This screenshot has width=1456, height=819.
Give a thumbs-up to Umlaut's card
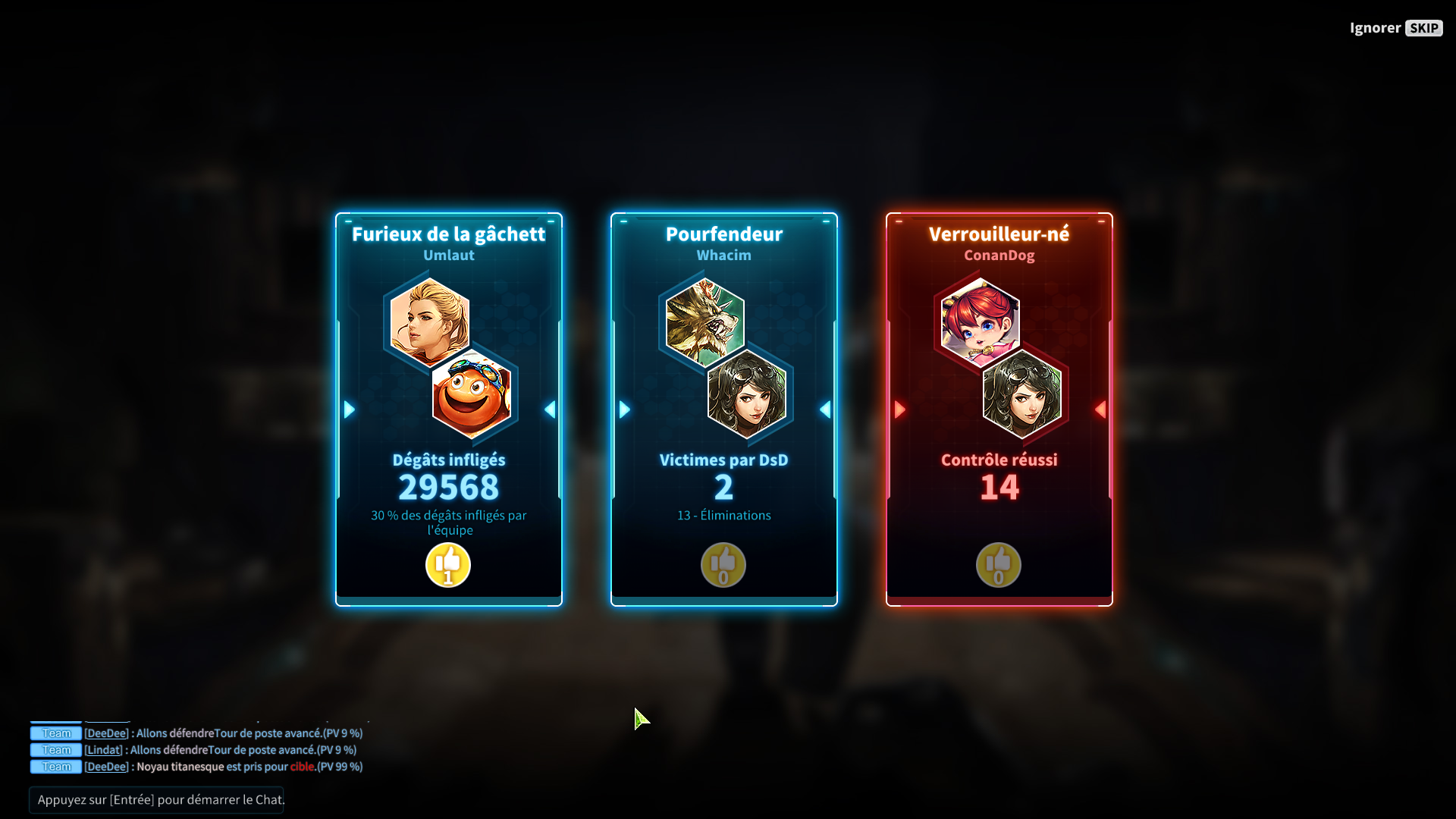[448, 565]
